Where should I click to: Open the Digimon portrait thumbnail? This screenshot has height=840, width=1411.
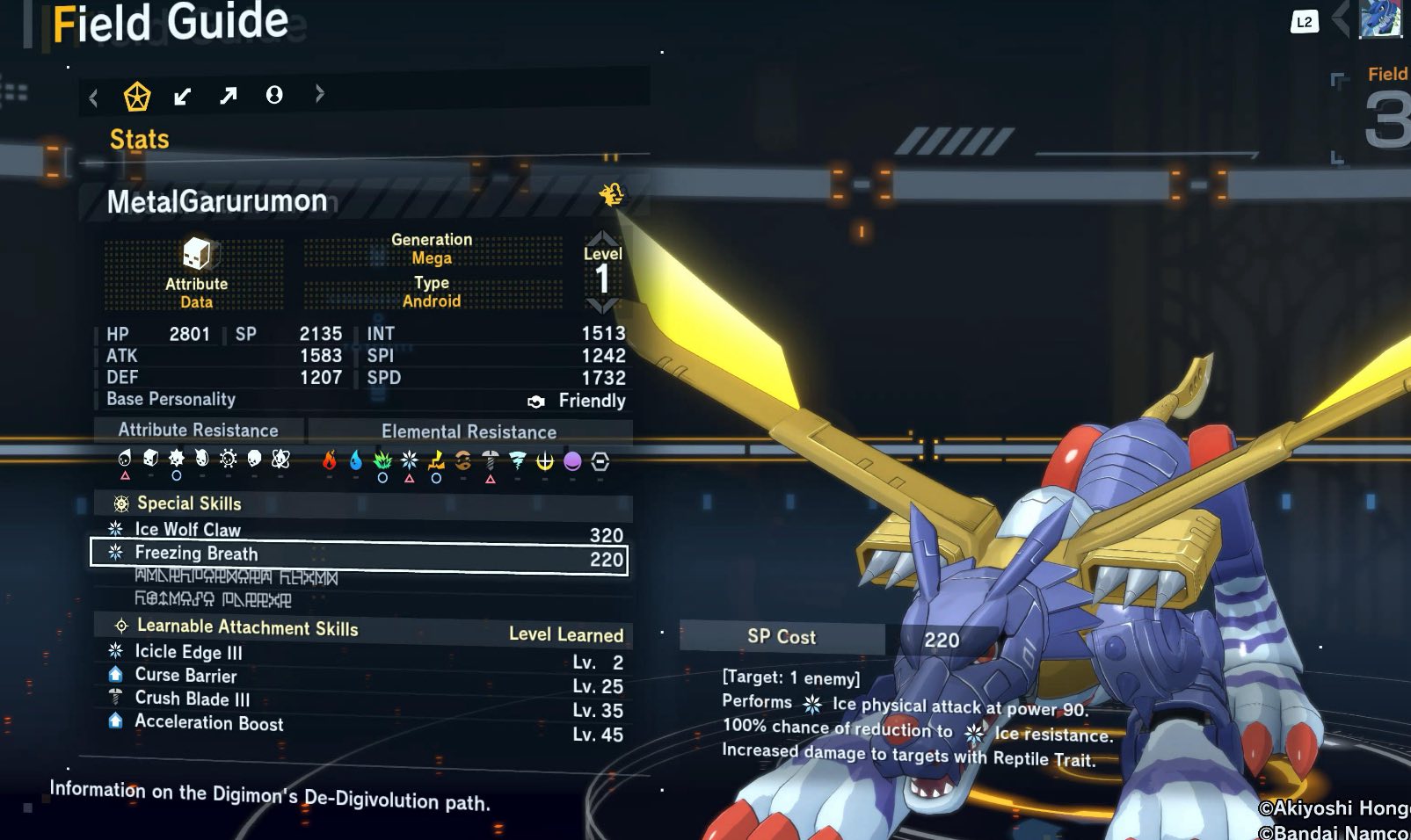(x=1379, y=19)
